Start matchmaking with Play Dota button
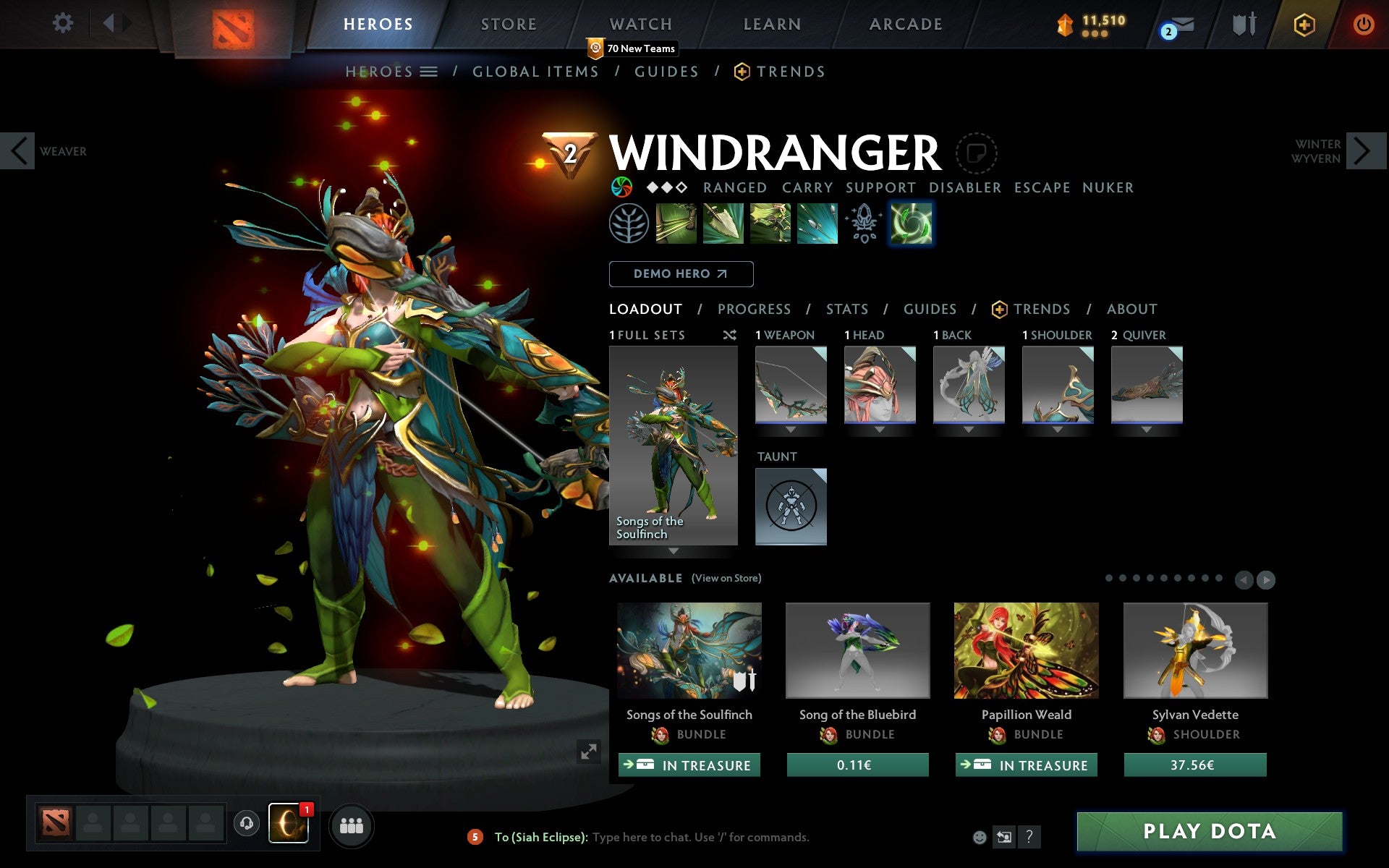The width and height of the screenshot is (1389, 868). tap(1209, 832)
